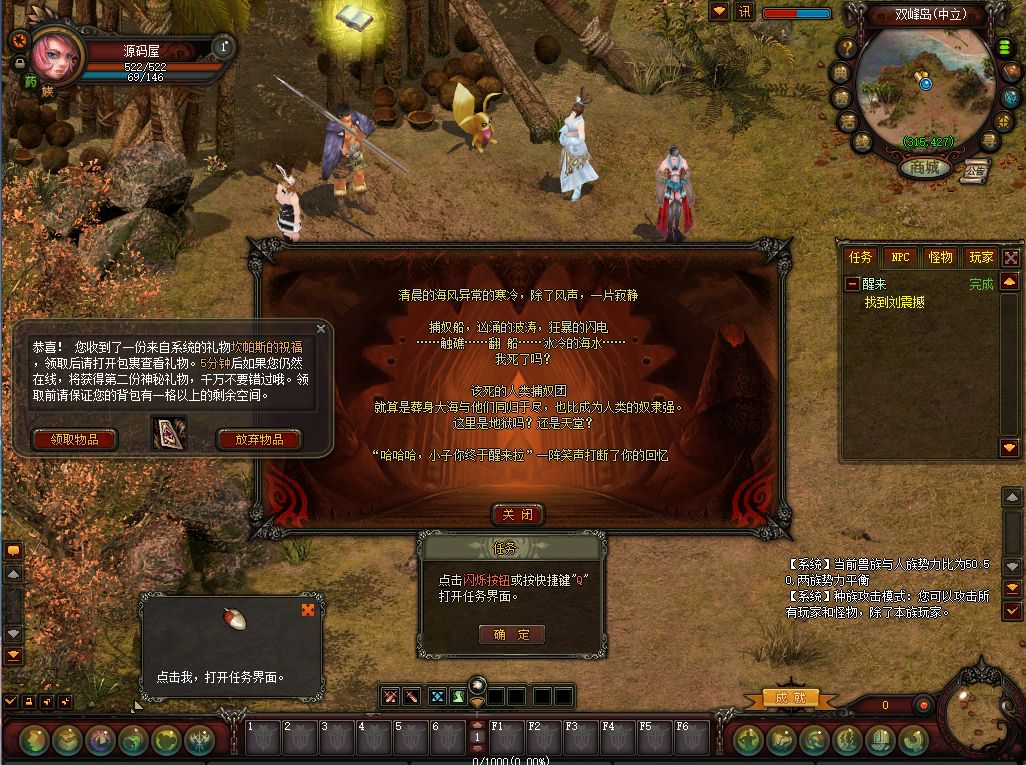Close the story dialog with 关闭
Screen dimensions: 1026x765
pos(518,515)
